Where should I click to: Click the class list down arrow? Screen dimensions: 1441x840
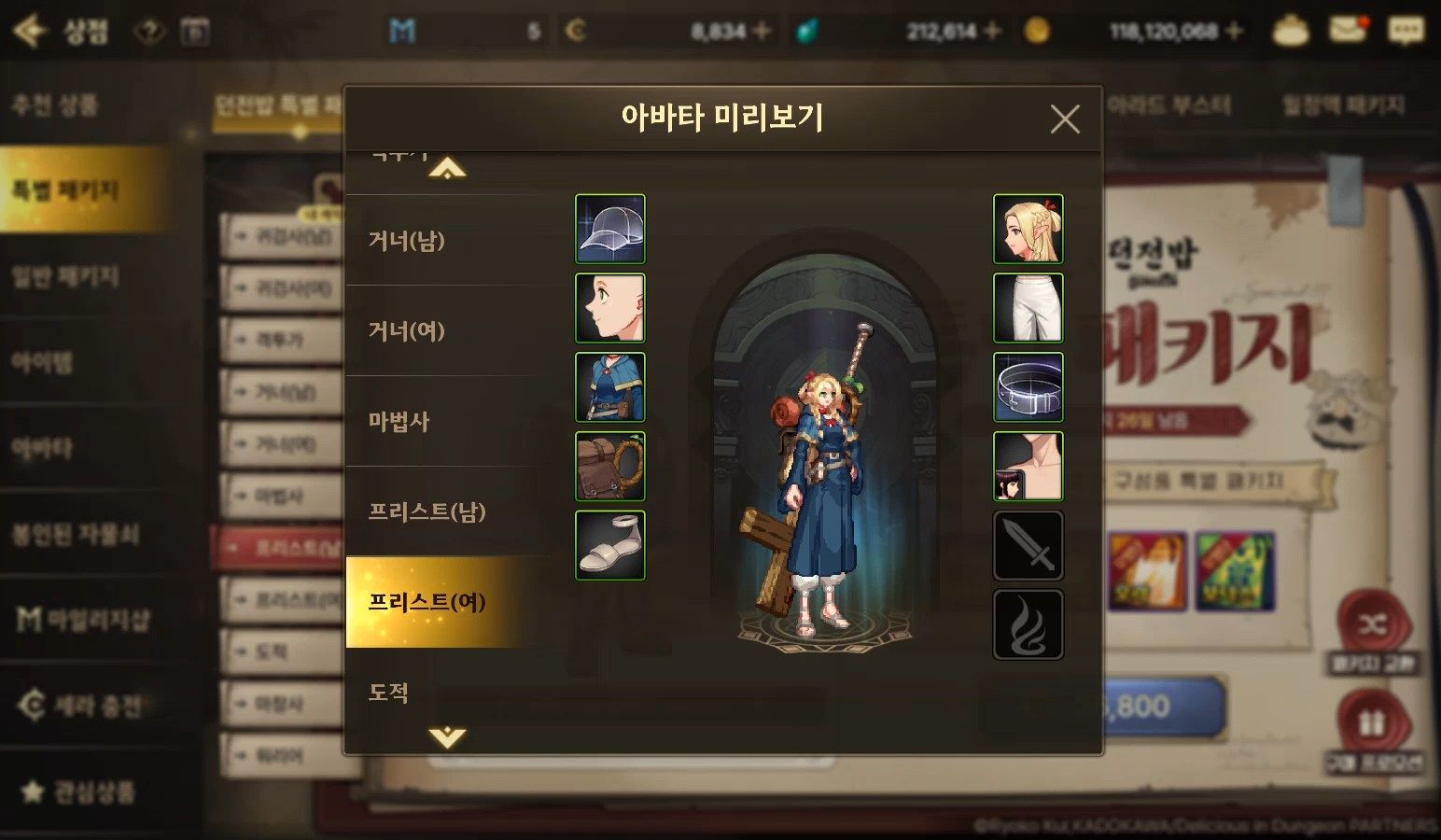point(447,737)
